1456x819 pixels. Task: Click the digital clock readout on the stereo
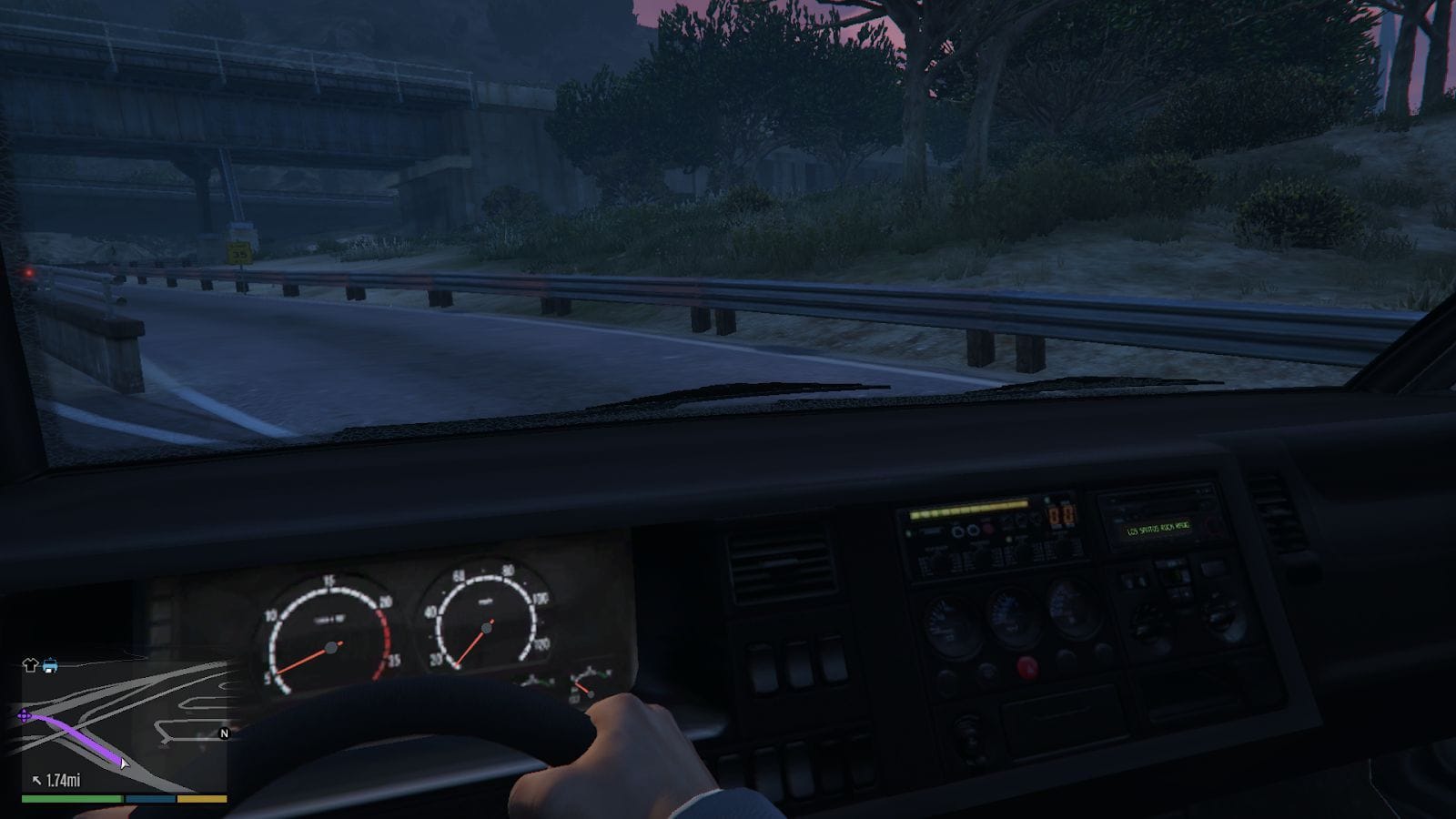[x=1061, y=514]
